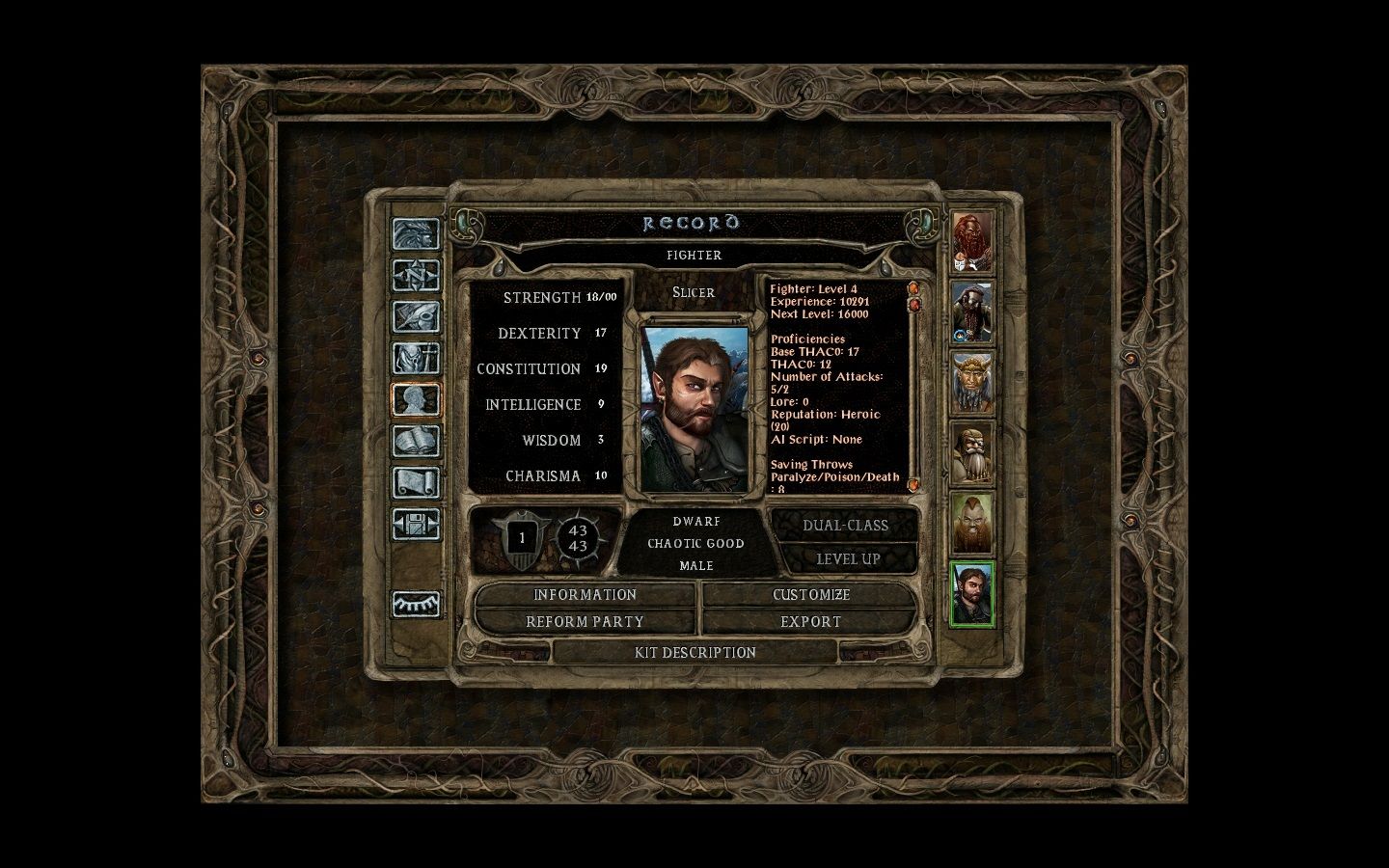Open the priest scroll icon
Viewport: 1389px width, 868px height.
click(x=416, y=482)
